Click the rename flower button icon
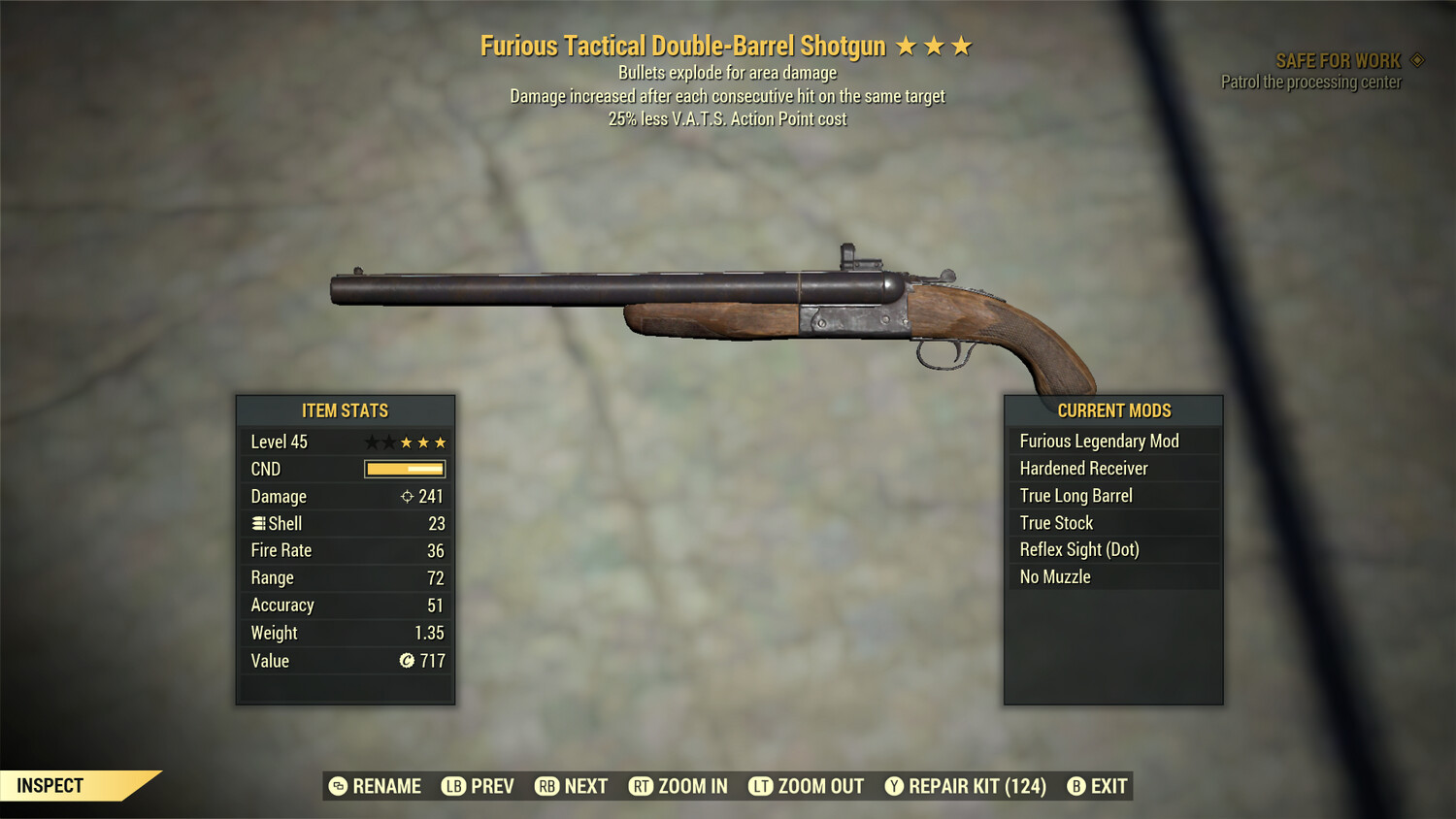 pos(337,786)
